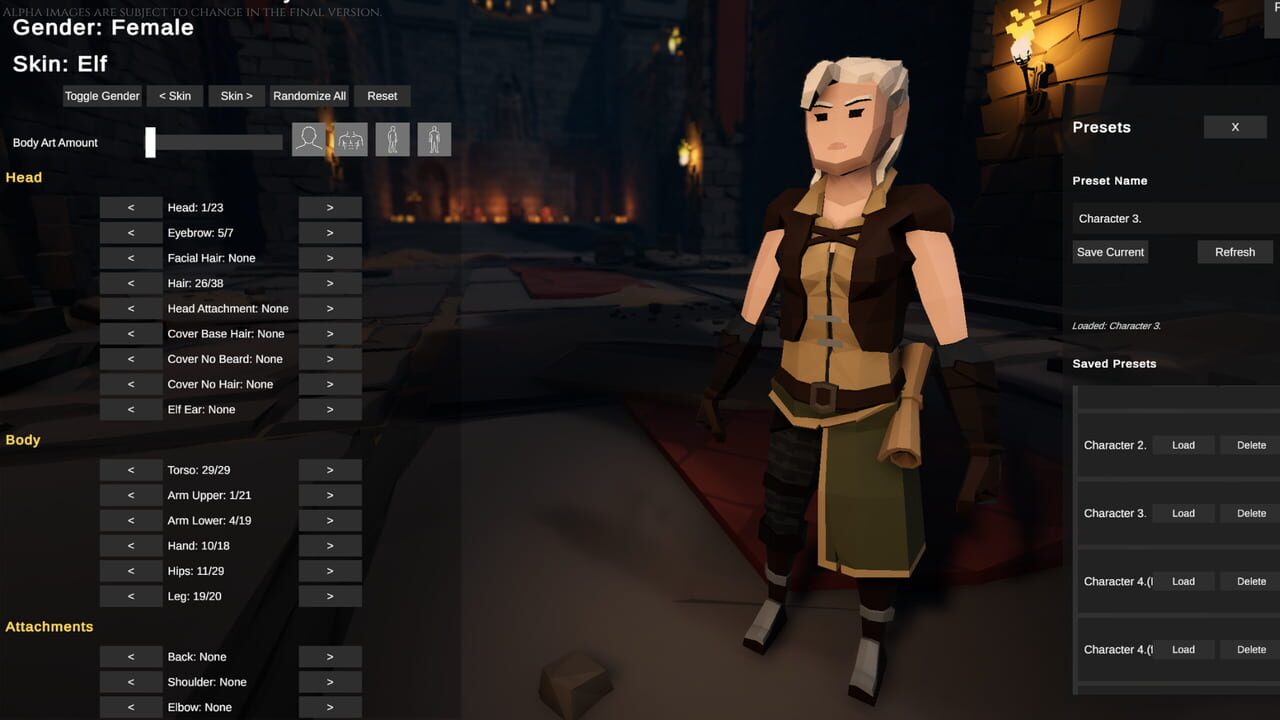Select the standing figure zoom icon
The height and width of the screenshot is (720, 1280).
click(x=392, y=139)
